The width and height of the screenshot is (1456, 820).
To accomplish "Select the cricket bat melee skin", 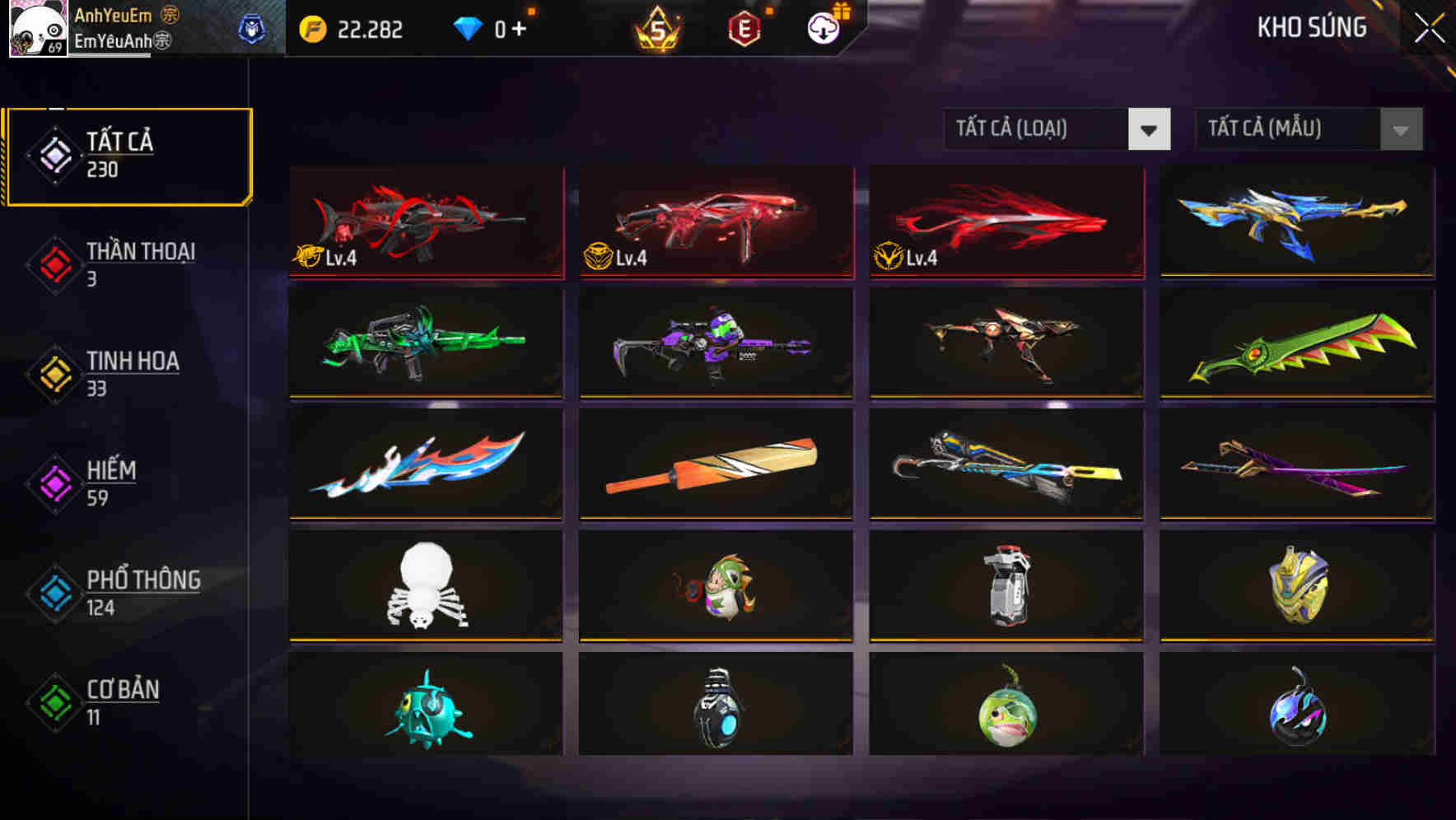I will [x=716, y=465].
